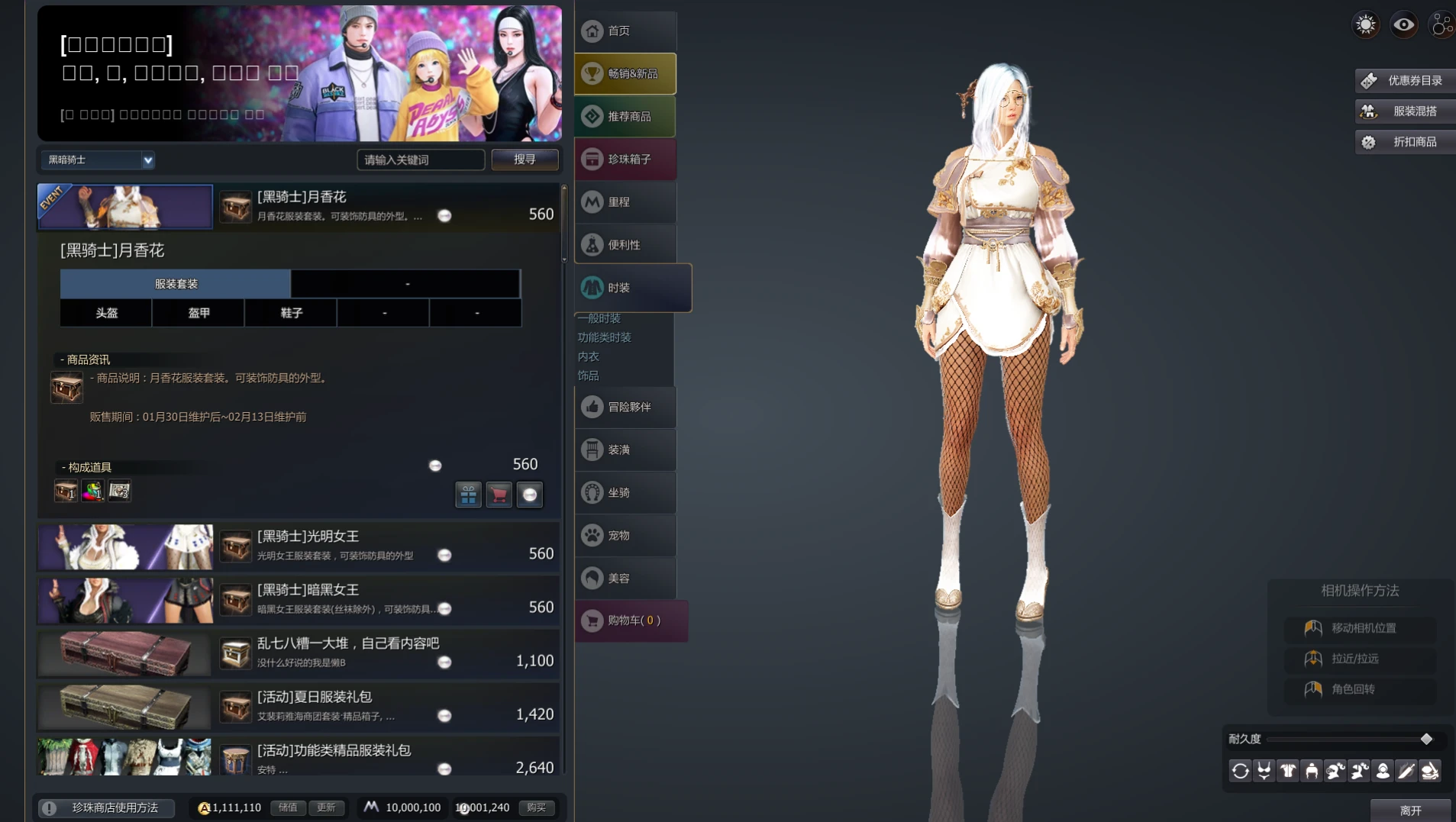Select the 服装套装 outfit set tab
The height and width of the screenshot is (822, 1456).
(x=176, y=284)
